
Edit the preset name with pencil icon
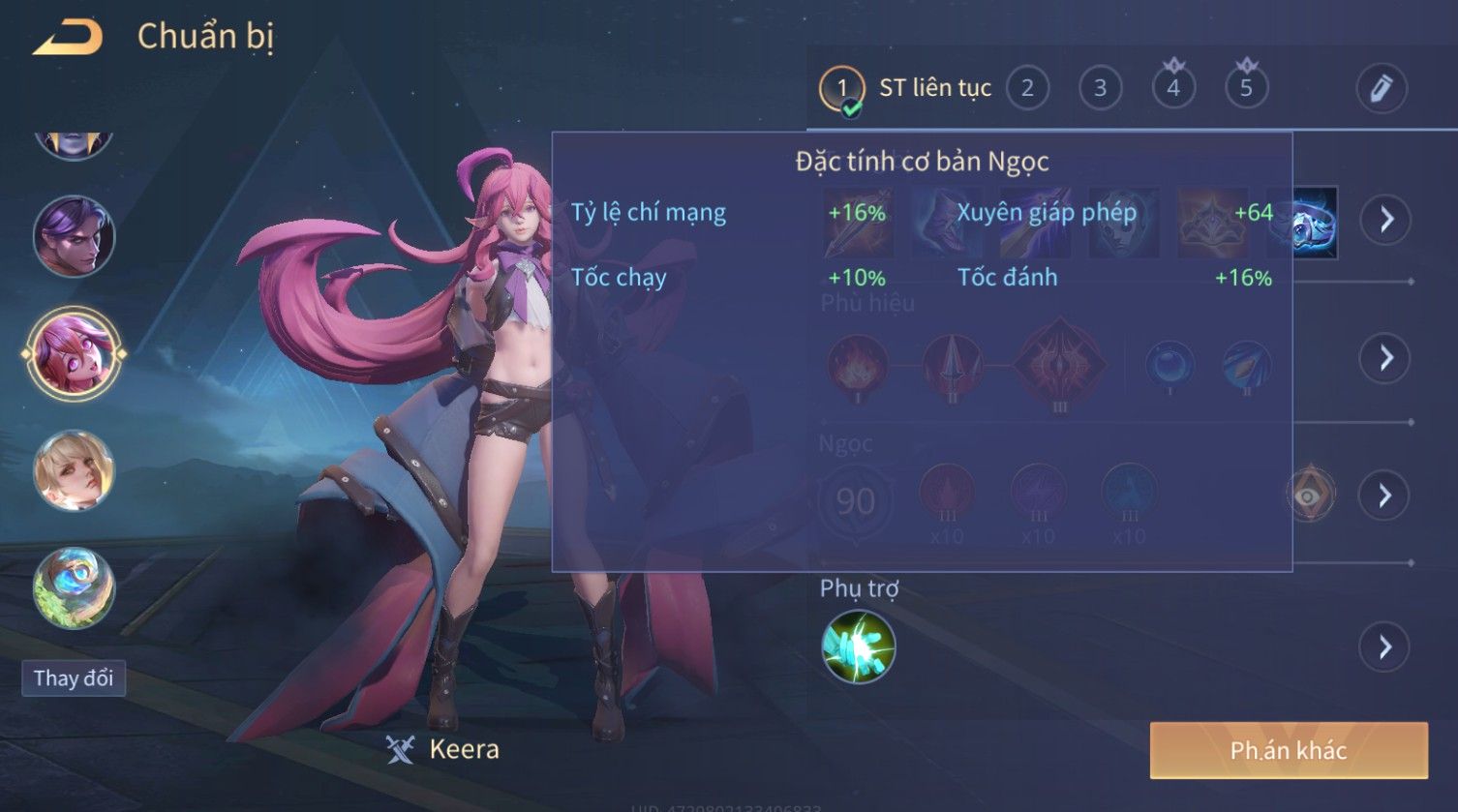point(1381,89)
